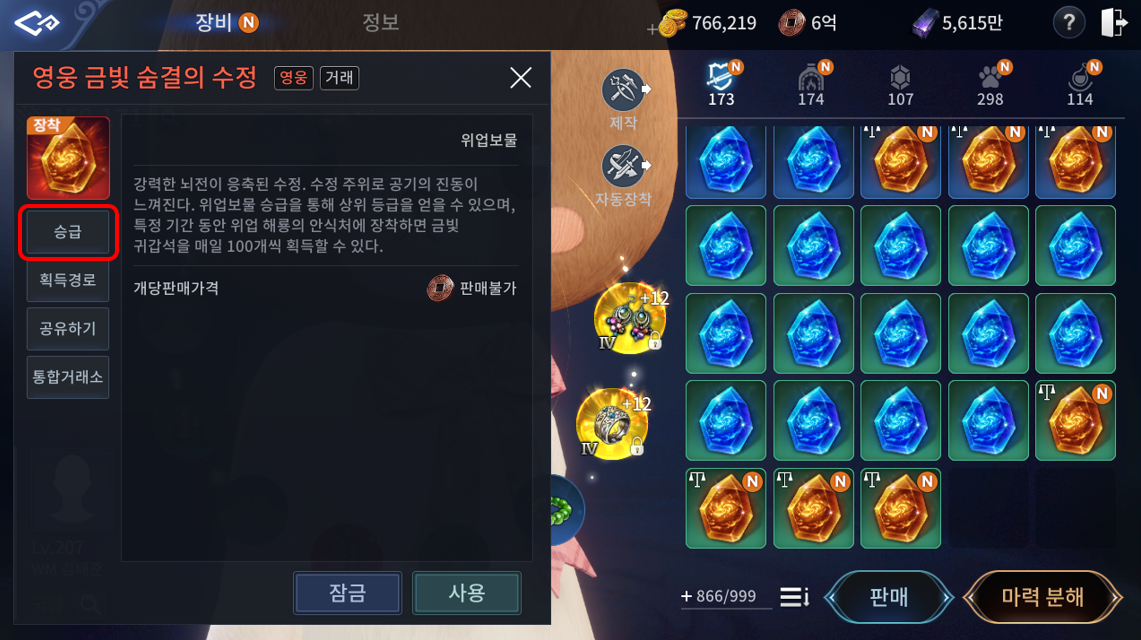Exit via the door icon

[x=1114, y=23]
